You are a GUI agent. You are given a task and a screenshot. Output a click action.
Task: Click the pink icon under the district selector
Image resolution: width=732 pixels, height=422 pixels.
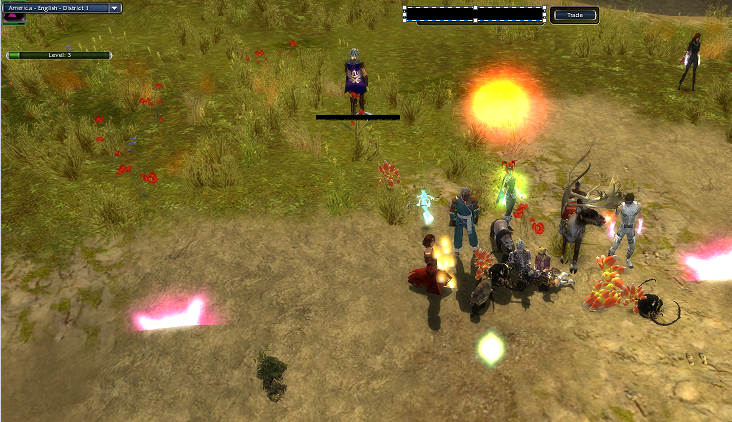coord(12,19)
